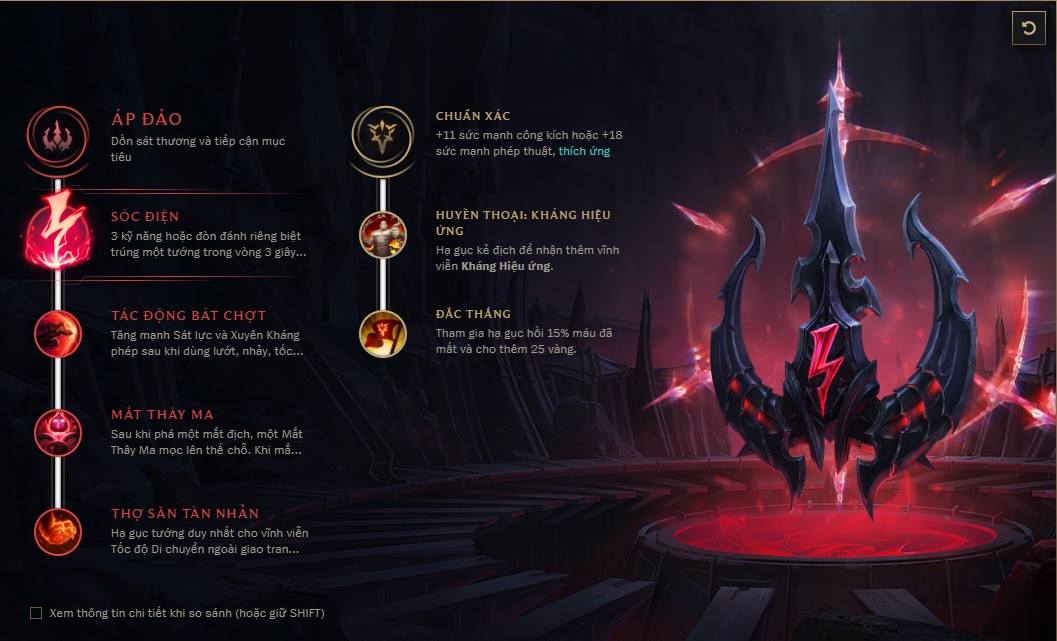
Task: Open the Chuẩn Xác secondary tree icon
Action: [x=382, y=137]
